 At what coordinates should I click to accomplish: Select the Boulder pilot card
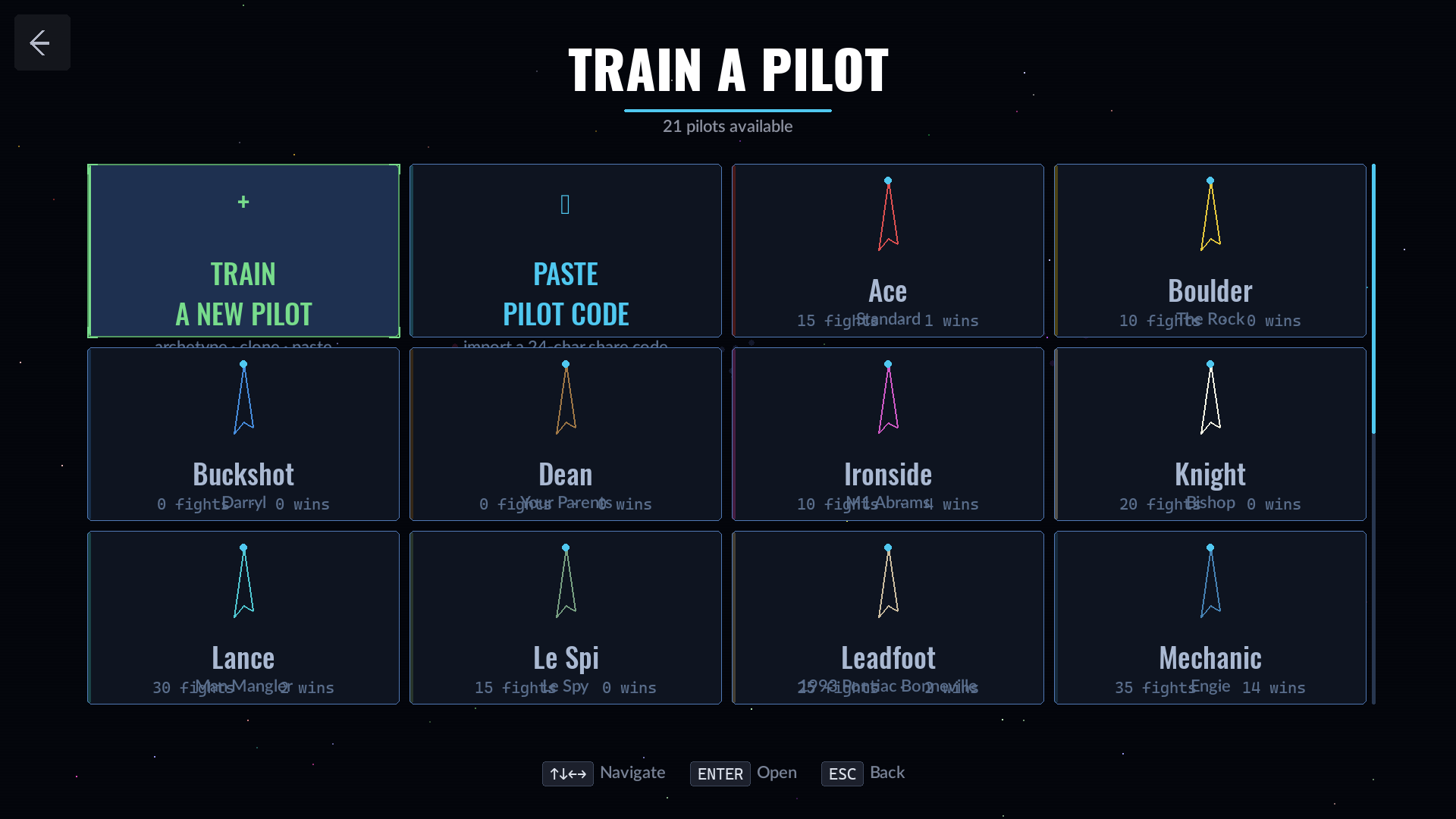point(1210,251)
